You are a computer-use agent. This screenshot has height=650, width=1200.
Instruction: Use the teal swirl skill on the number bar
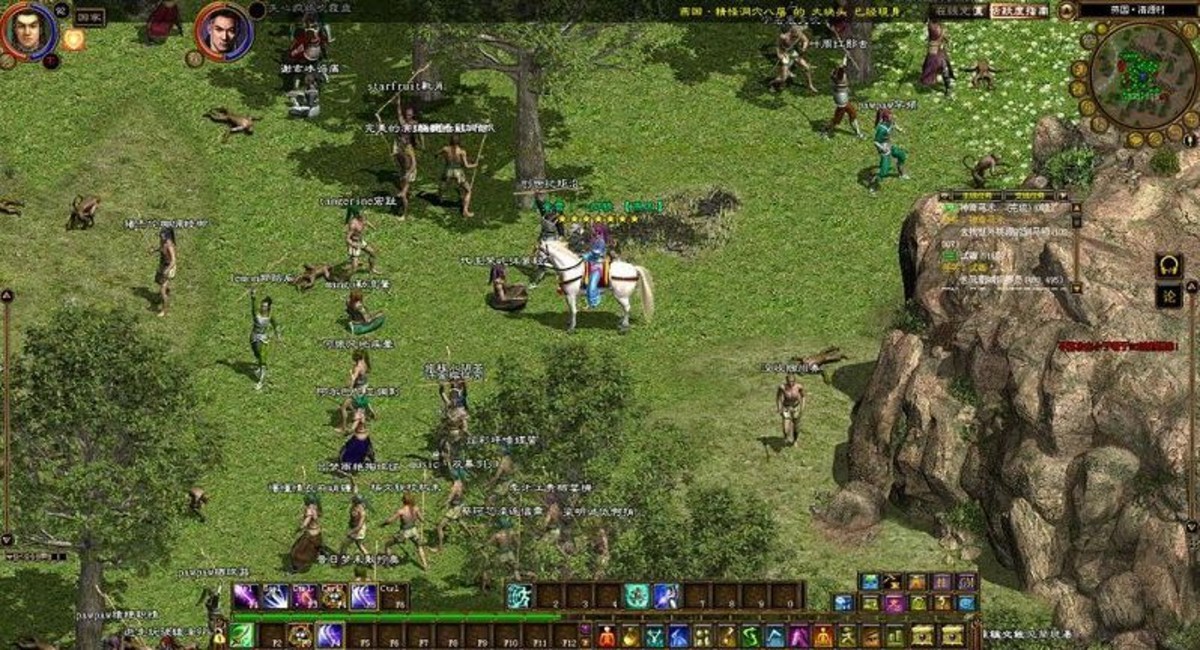[636, 596]
